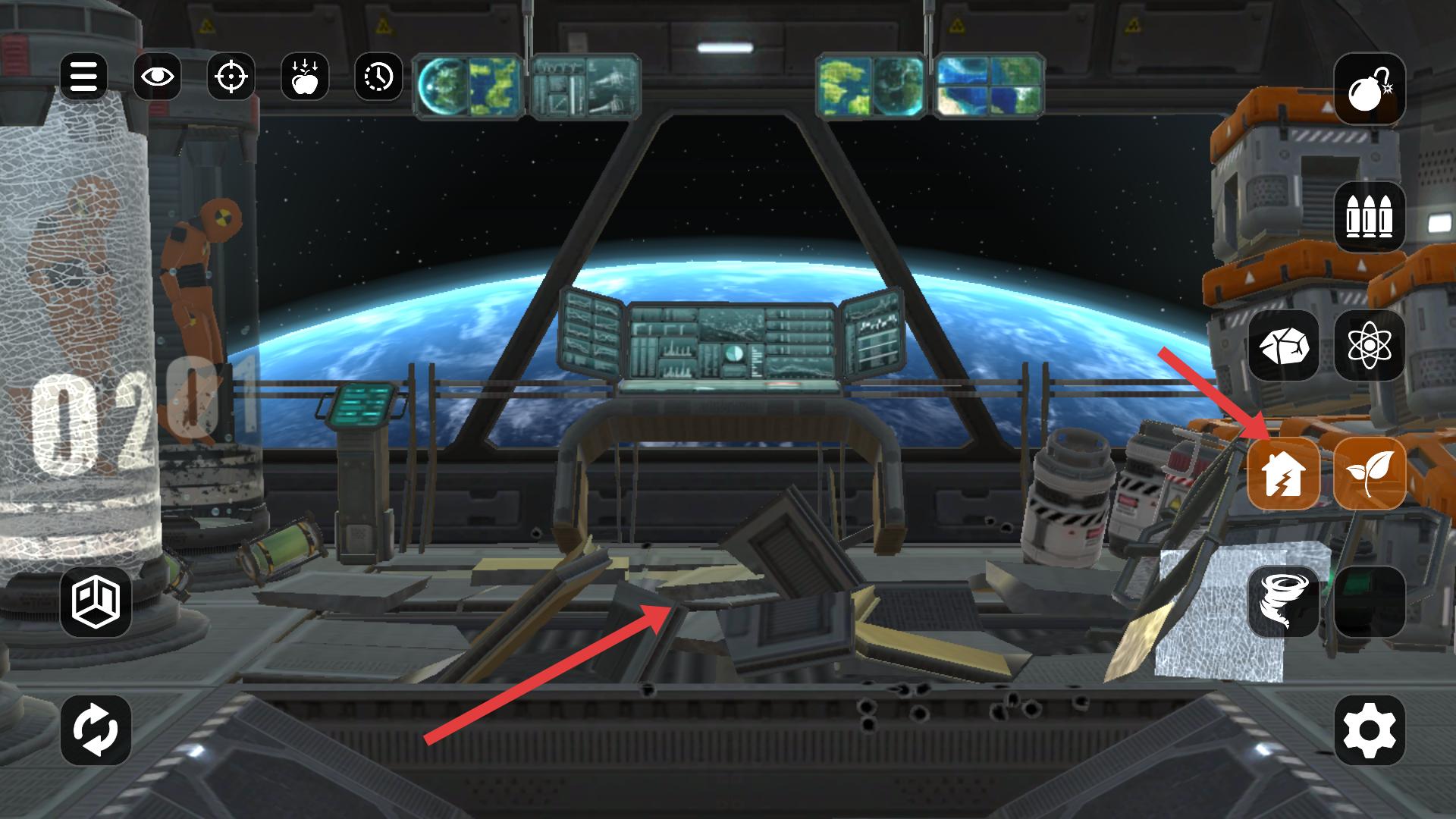The image size is (1456, 819).
Task: Select the cracked rock tool
Action: (1283, 346)
